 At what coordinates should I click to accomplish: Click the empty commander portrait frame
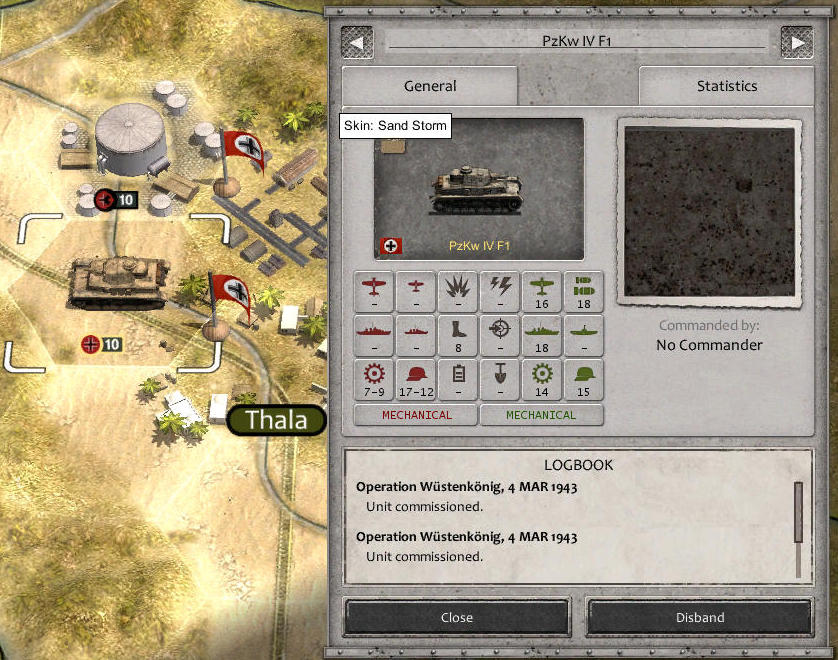click(709, 212)
